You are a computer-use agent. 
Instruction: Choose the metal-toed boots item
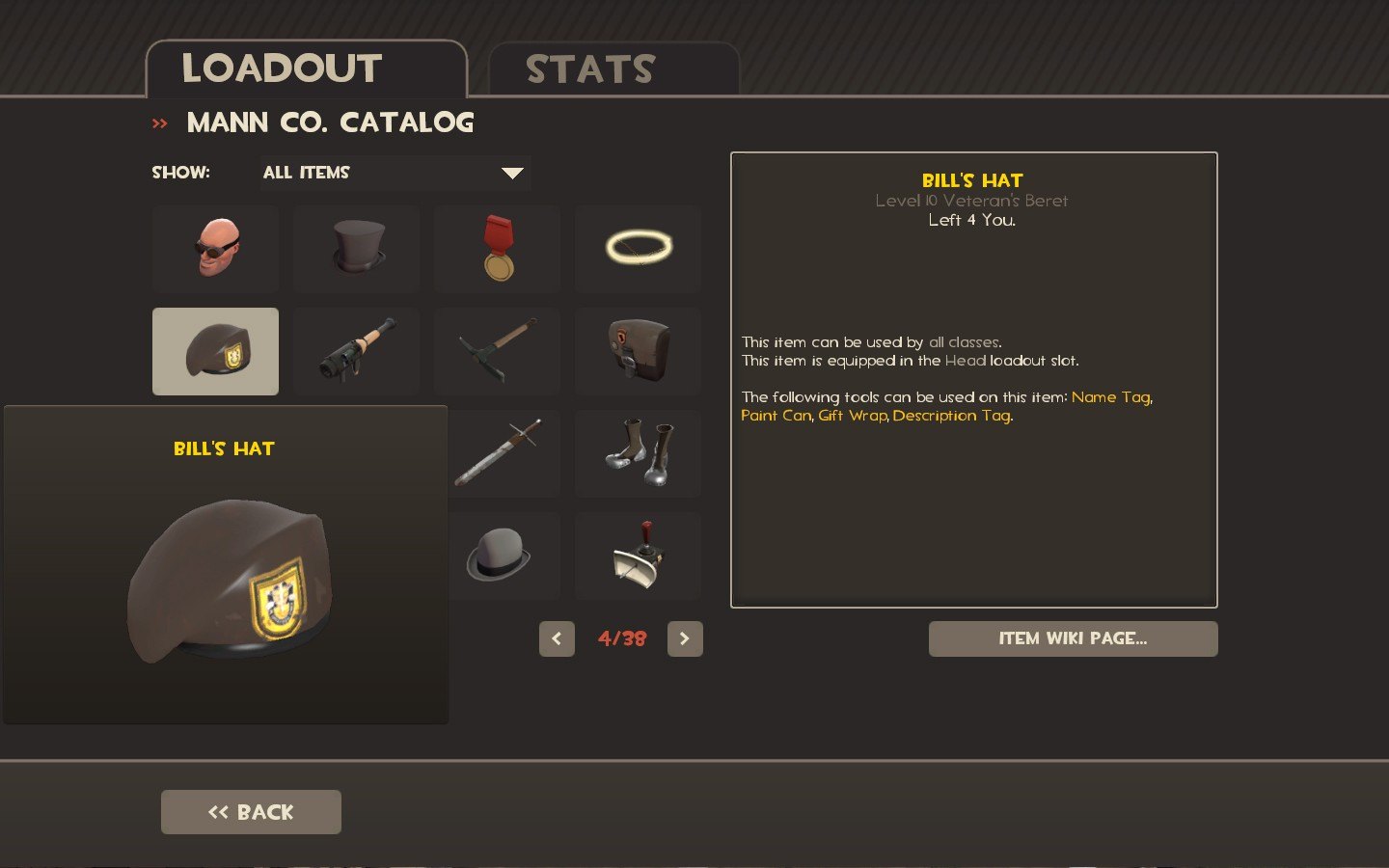pos(638,453)
